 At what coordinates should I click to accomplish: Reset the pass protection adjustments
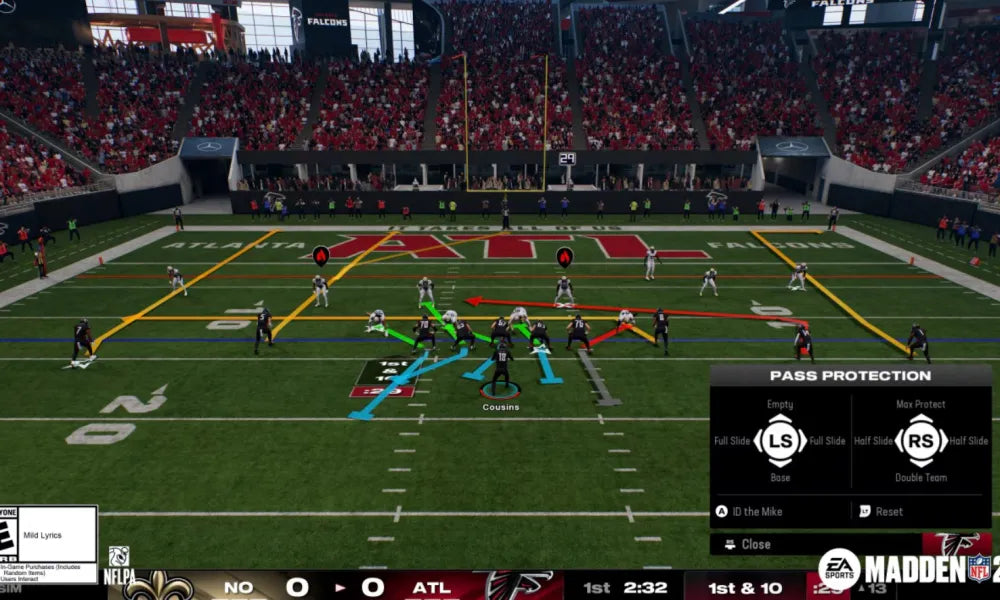point(888,511)
